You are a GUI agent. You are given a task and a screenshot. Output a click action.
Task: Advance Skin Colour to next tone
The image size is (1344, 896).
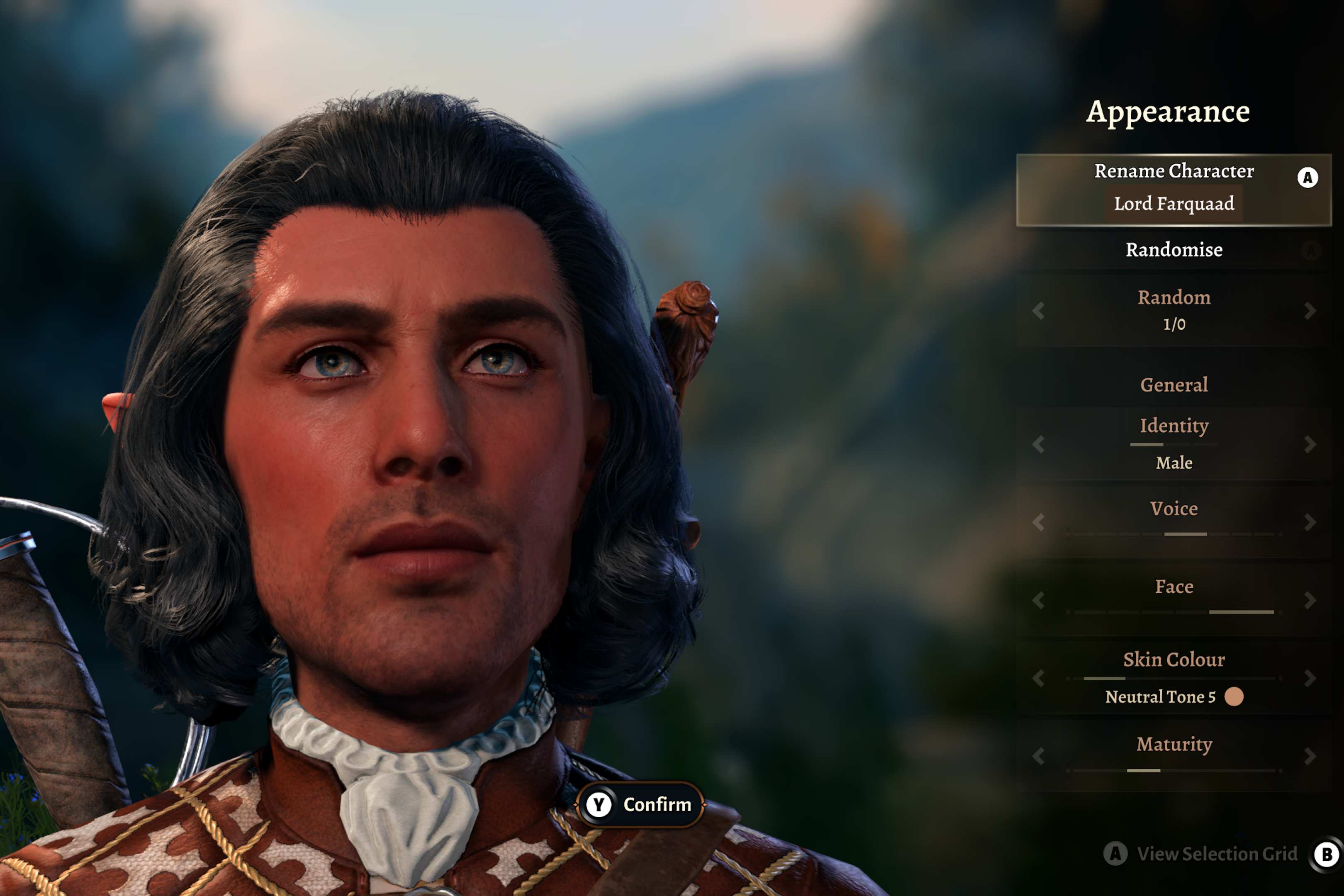pos(1310,678)
